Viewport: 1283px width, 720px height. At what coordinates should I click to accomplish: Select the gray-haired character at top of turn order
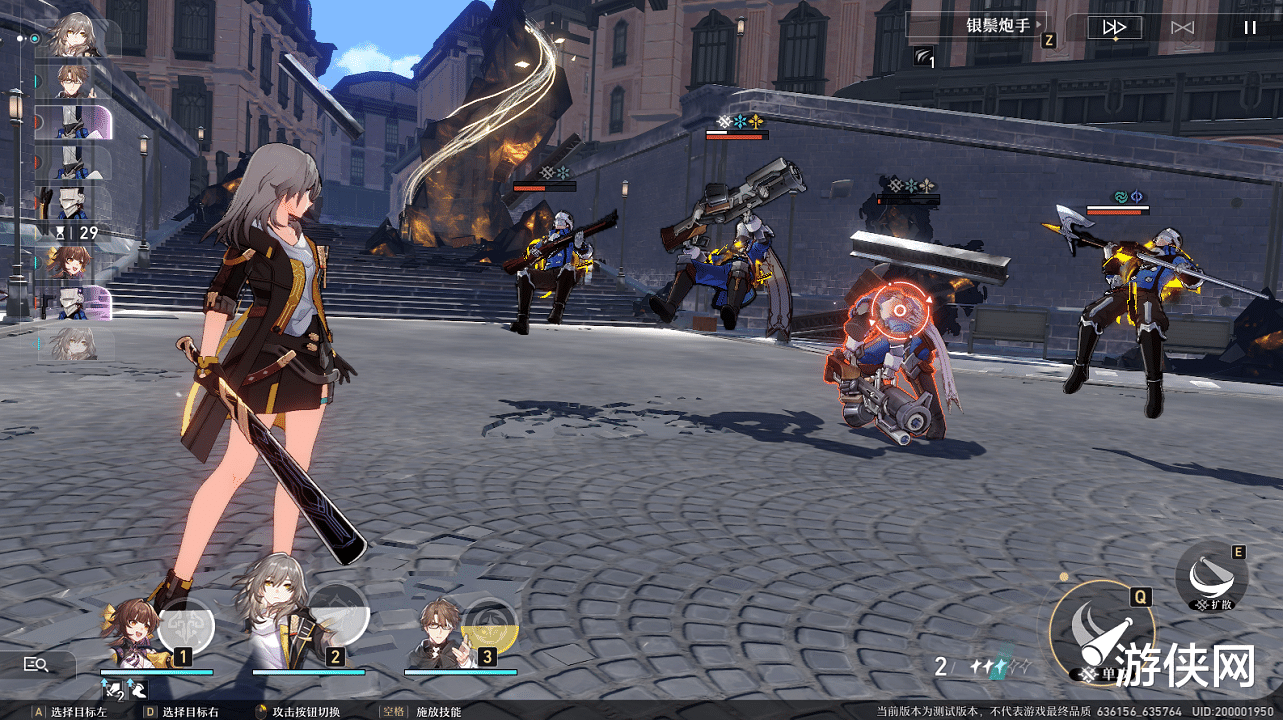pyautogui.click(x=72, y=36)
